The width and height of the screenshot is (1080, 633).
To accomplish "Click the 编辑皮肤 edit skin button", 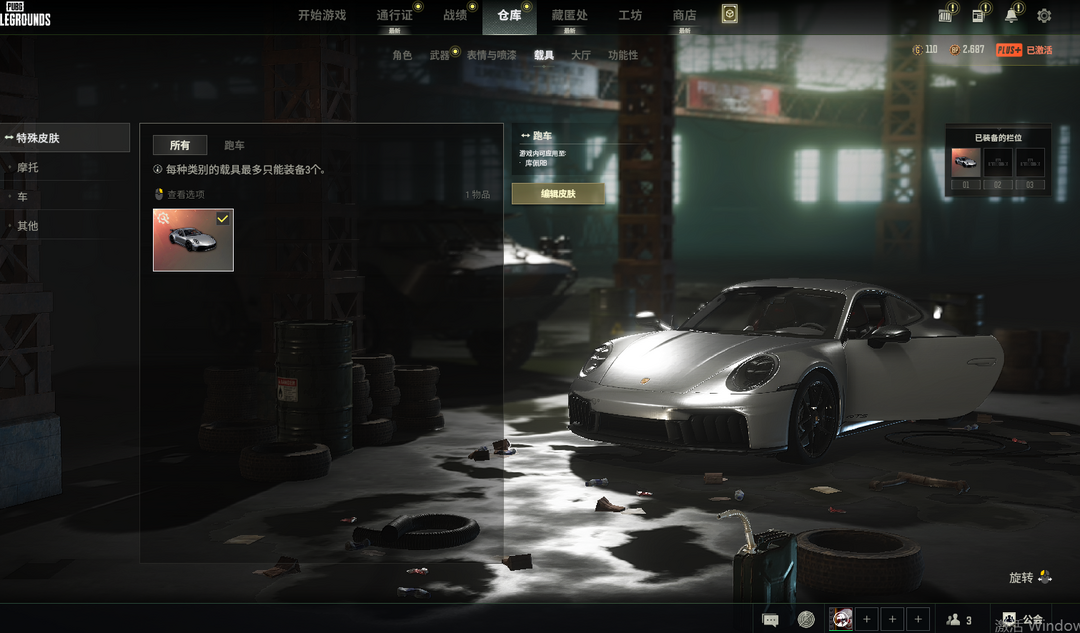I will pyautogui.click(x=558, y=193).
